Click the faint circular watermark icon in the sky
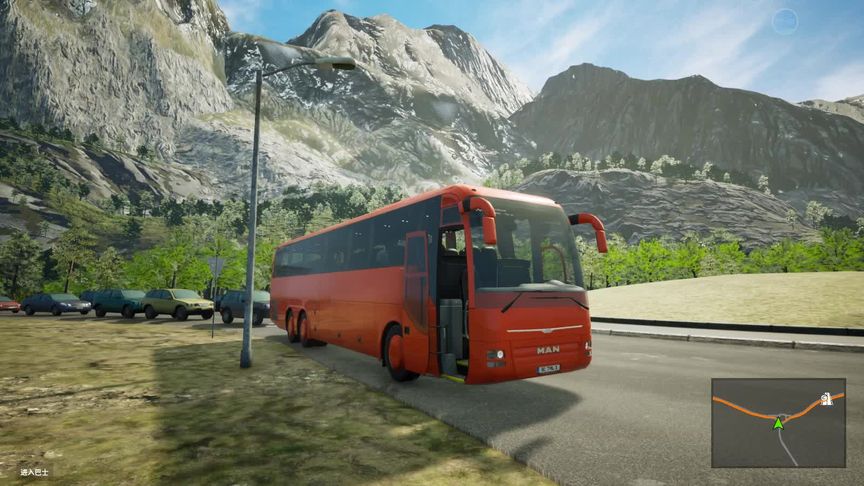This screenshot has width=864, height=486. click(785, 21)
